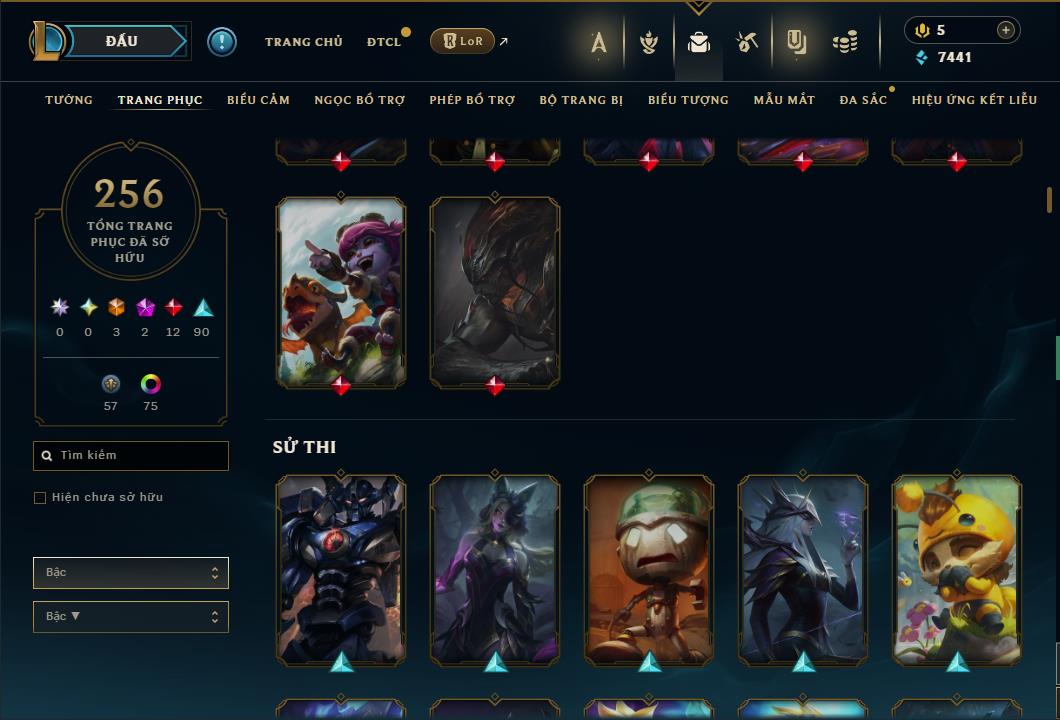Select the NGỌC BỔ TRỢ tab
This screenshot has height=720, width=1060.
pyautogui.click(x=359, y=100)
